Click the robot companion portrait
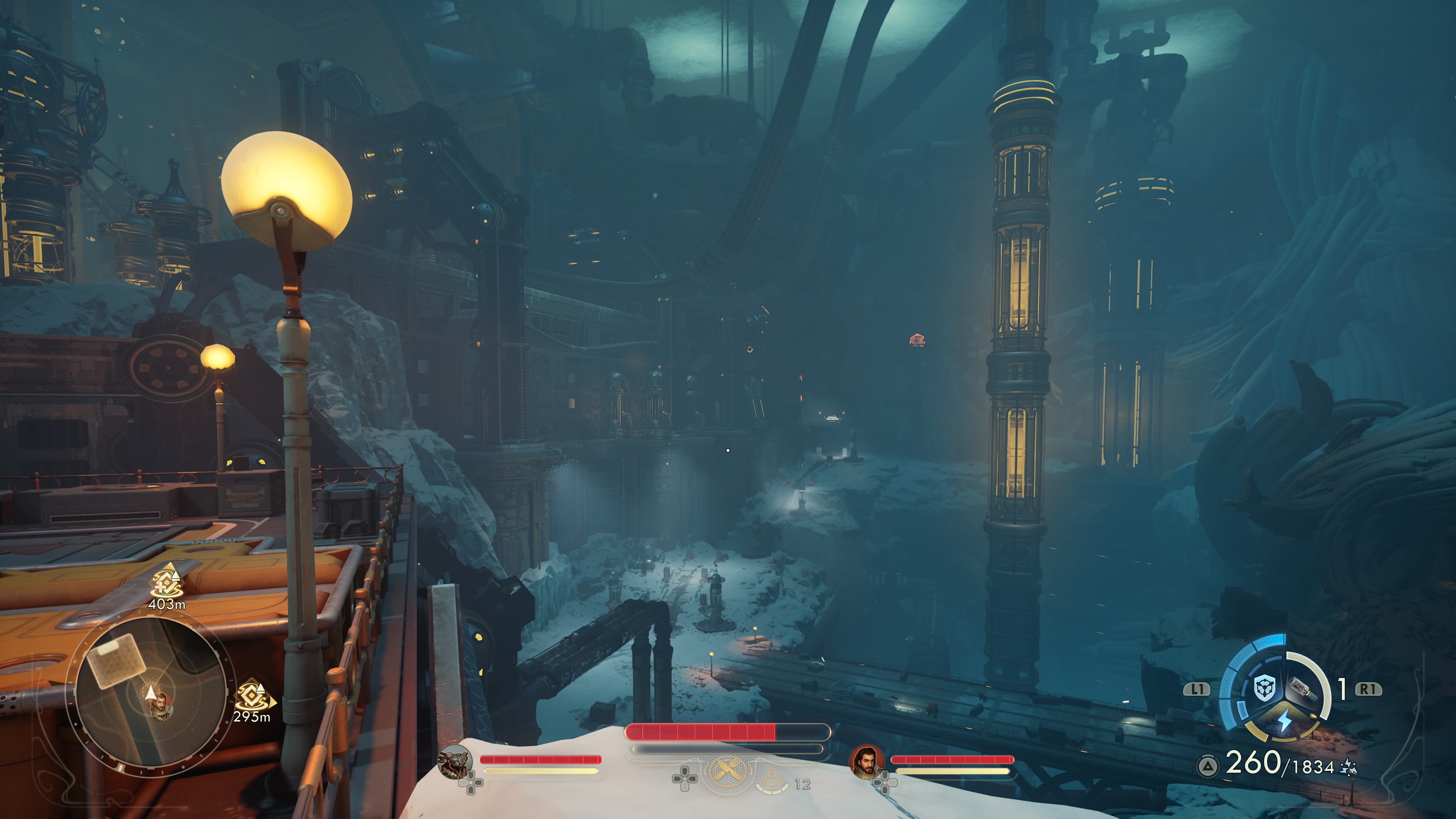 pyautogui.click(x=455, y=761)
